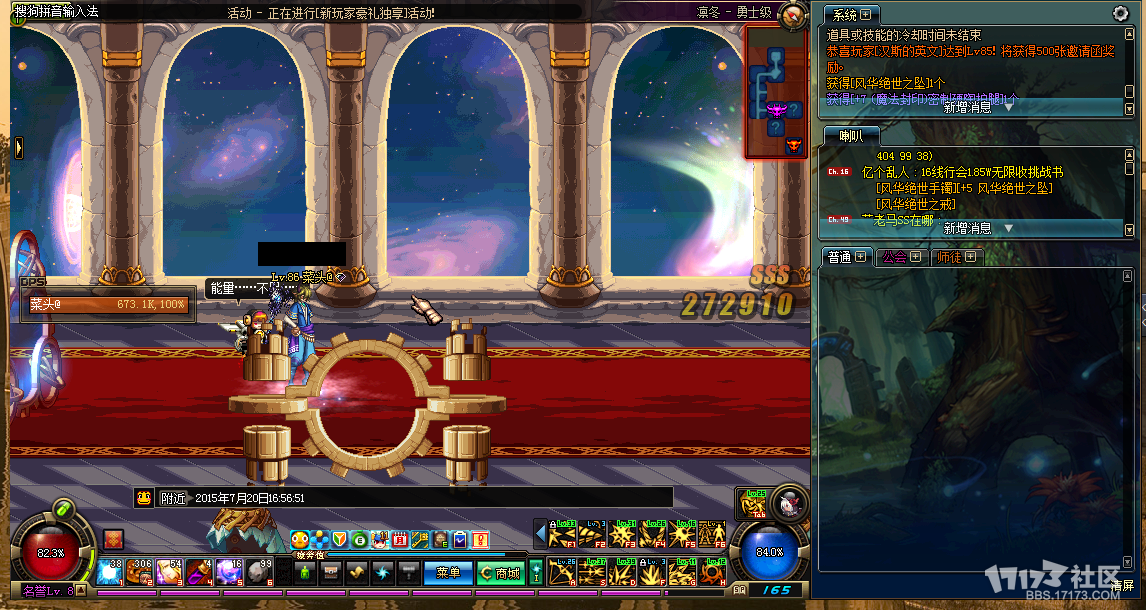The width and height of the screenshot is (1146, 610).
Task: Activate the skill on hotkey F1
Action: [x=565, y=535]
